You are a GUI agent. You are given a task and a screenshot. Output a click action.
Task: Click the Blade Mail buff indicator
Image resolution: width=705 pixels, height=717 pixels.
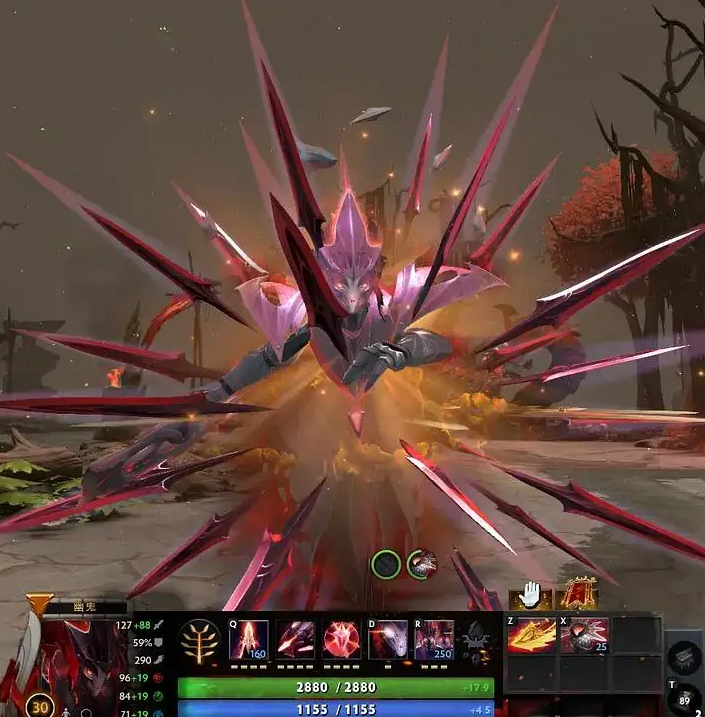click(x=422, y=565)
